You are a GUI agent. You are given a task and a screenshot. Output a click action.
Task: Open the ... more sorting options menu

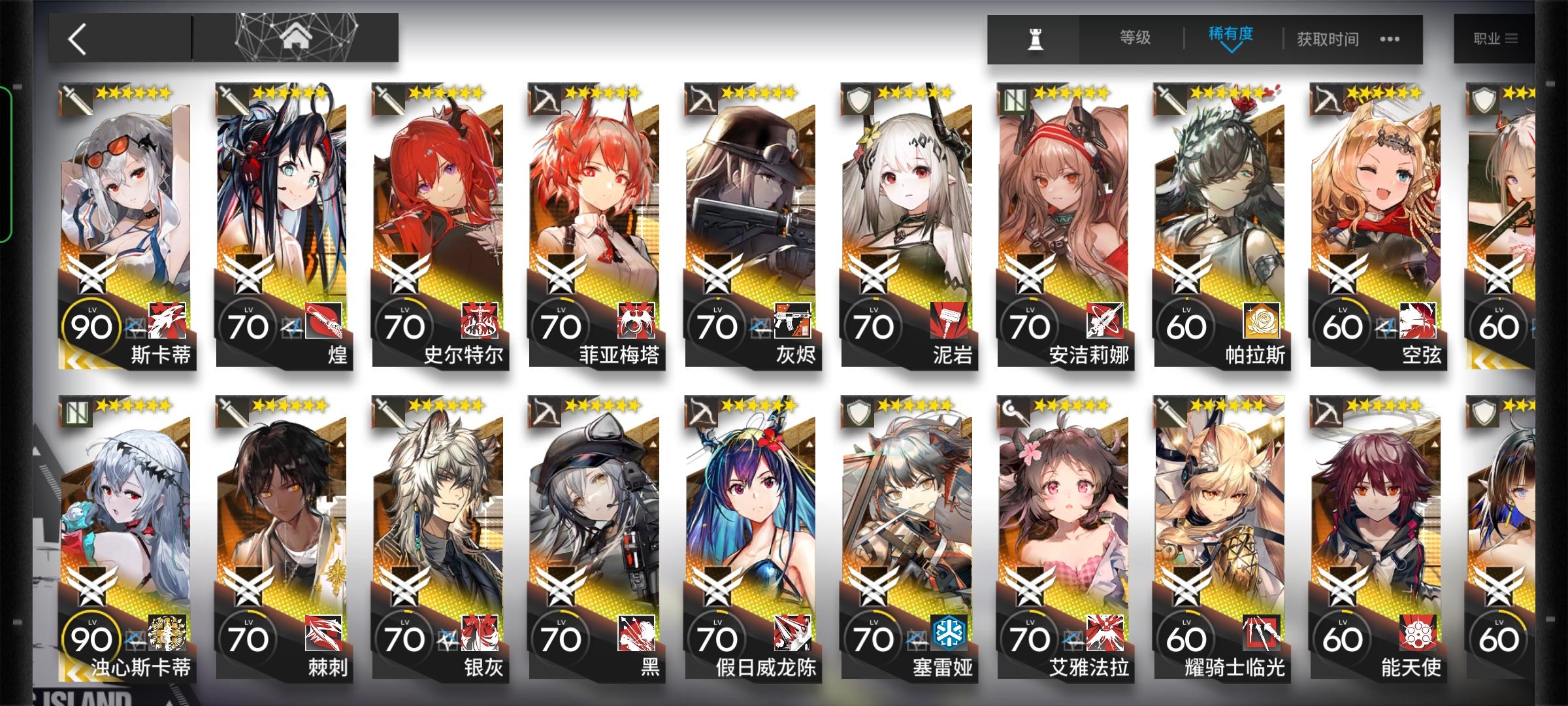tap(1390, 39)
